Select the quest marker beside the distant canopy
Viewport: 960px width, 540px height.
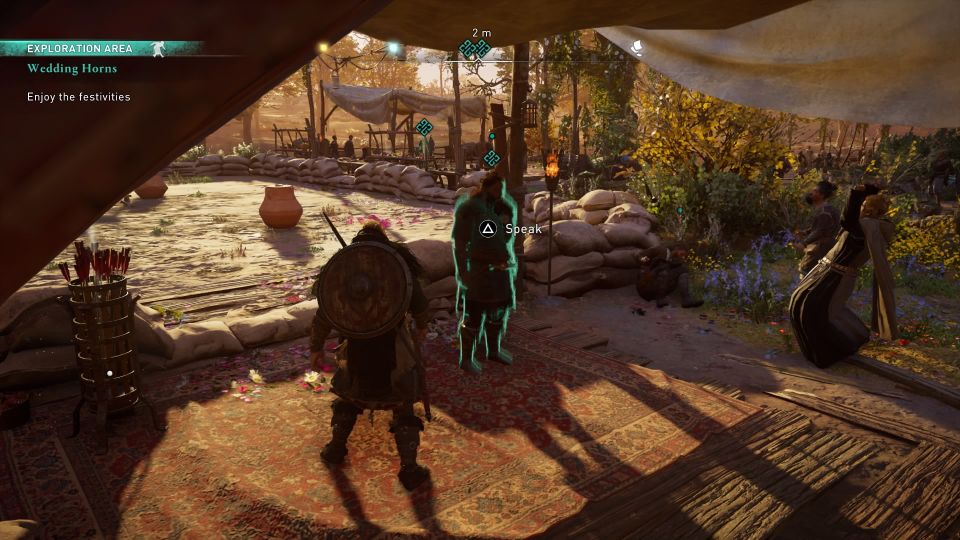424,126
